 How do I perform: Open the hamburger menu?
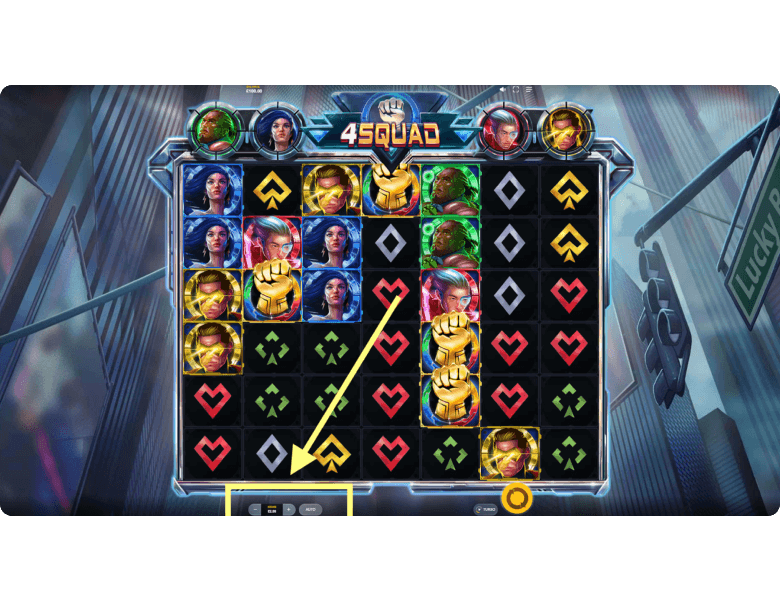pos(529,90)
